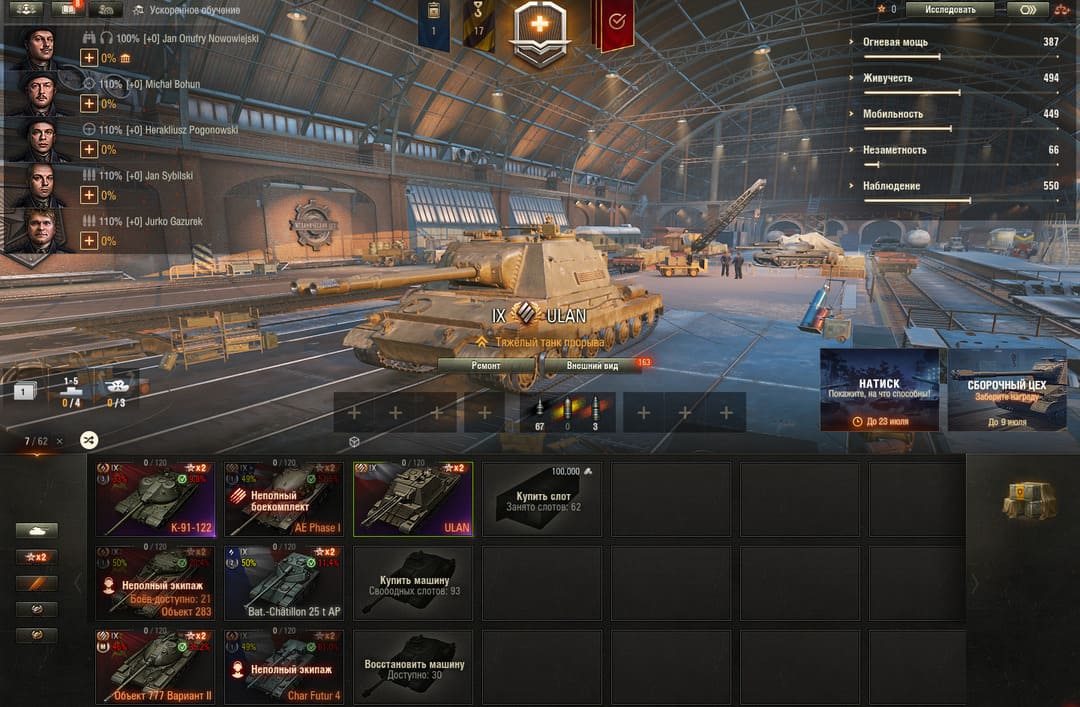
Task: Select Bat.-Châtillon 25 t AP tank
Action: 283,582
